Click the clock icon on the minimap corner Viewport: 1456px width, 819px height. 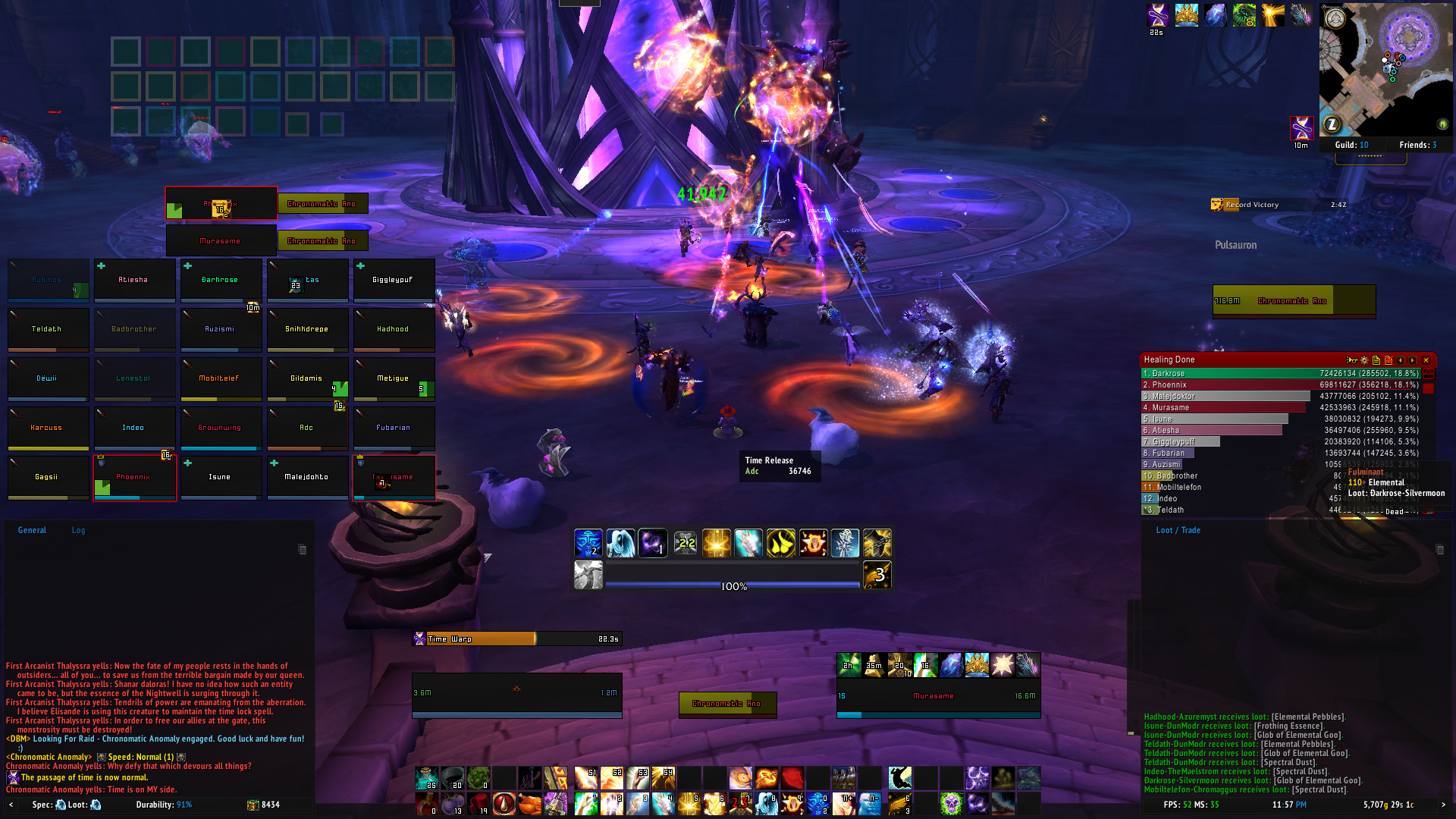pos(1336,17)
